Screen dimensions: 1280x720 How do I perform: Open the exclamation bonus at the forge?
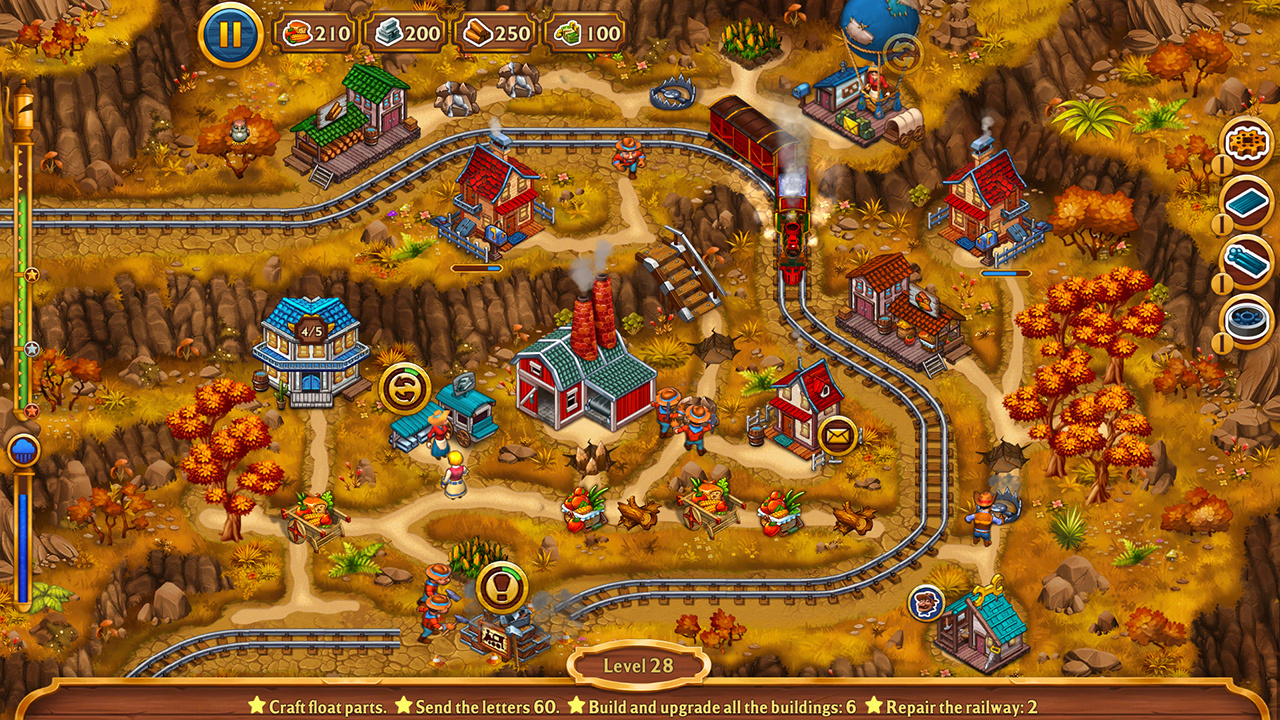503,586
